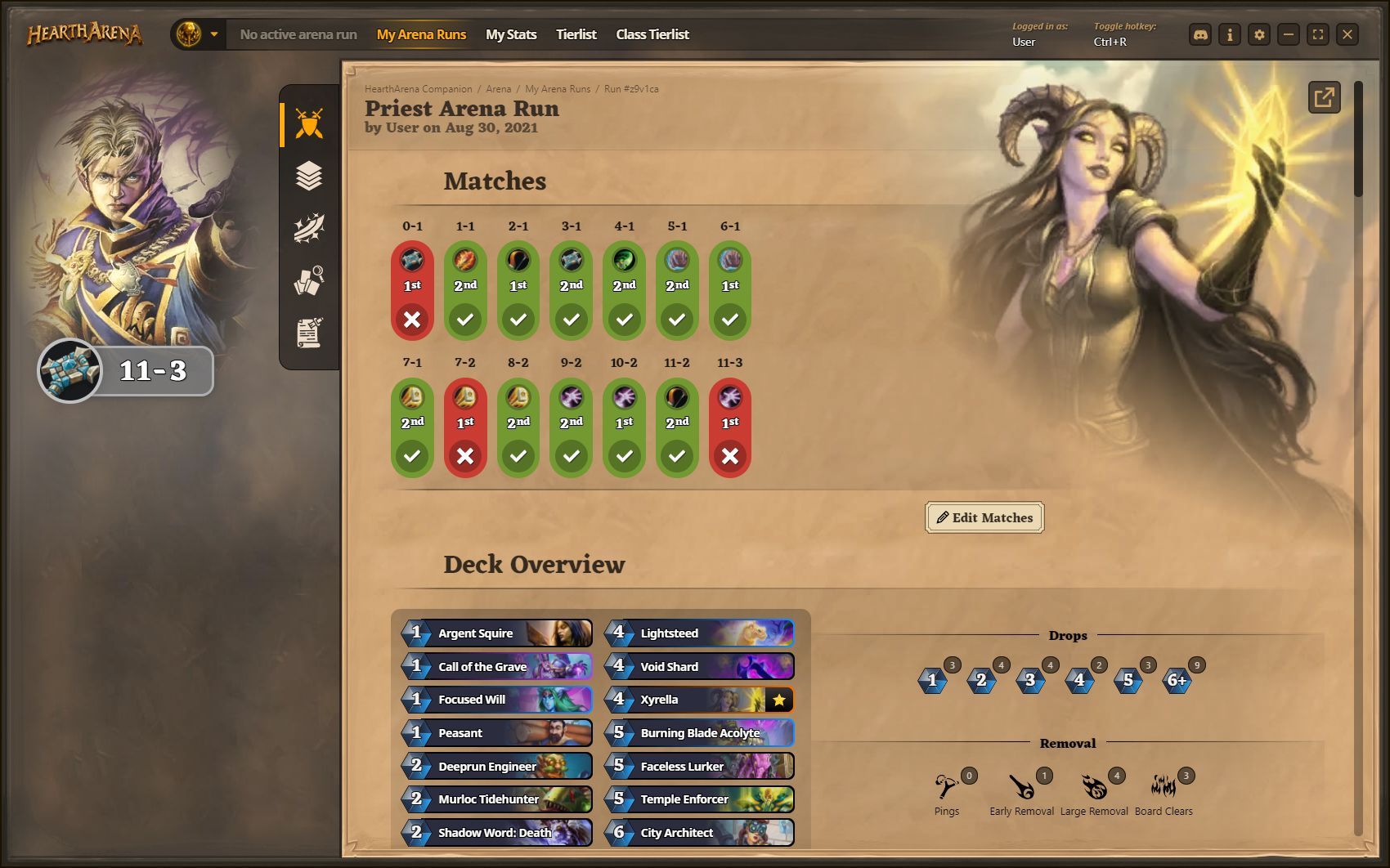Open the draft log scroll sidebar icon
The height and width of the screenshot is (868, 1390).
click(307, 332)
